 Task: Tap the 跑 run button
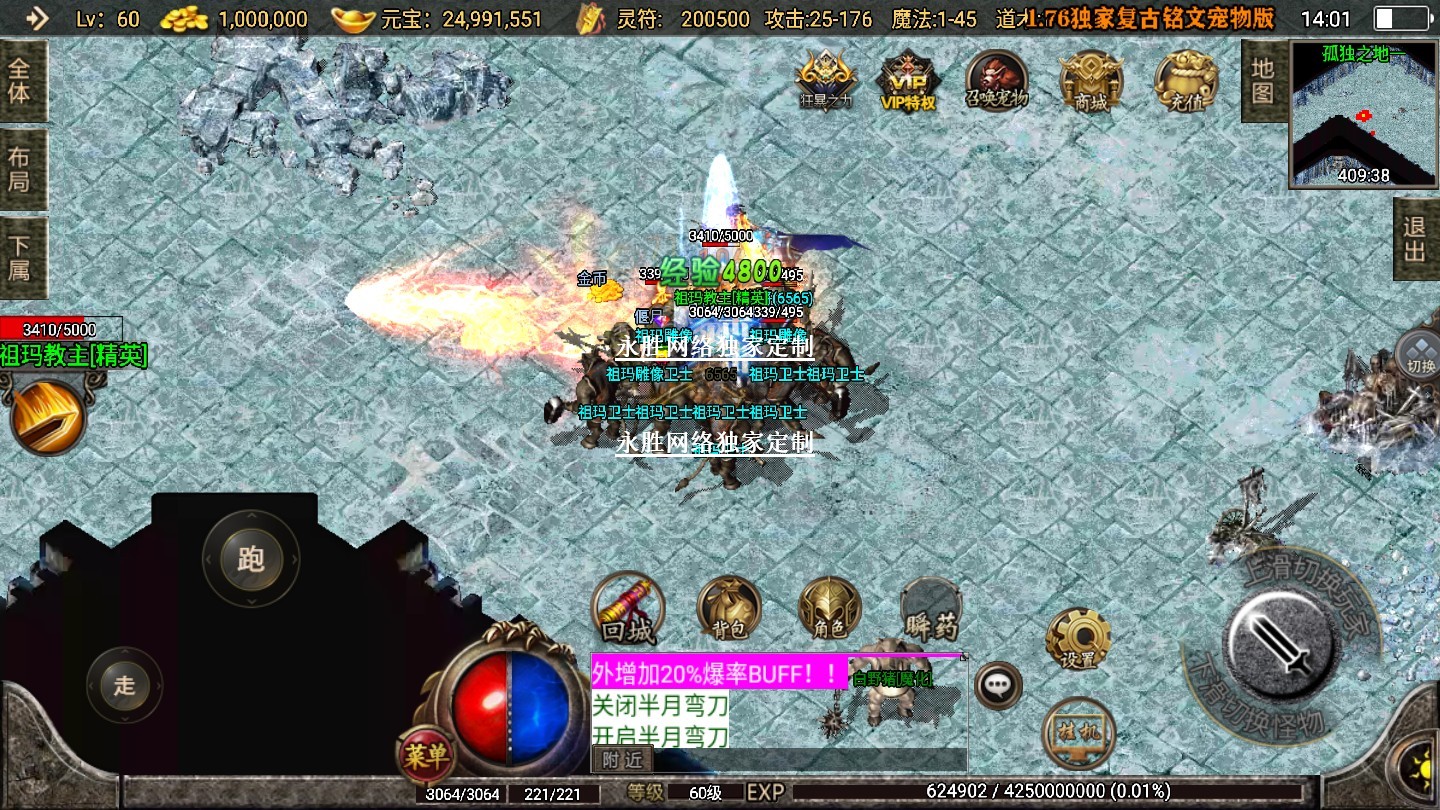(250, 559)
